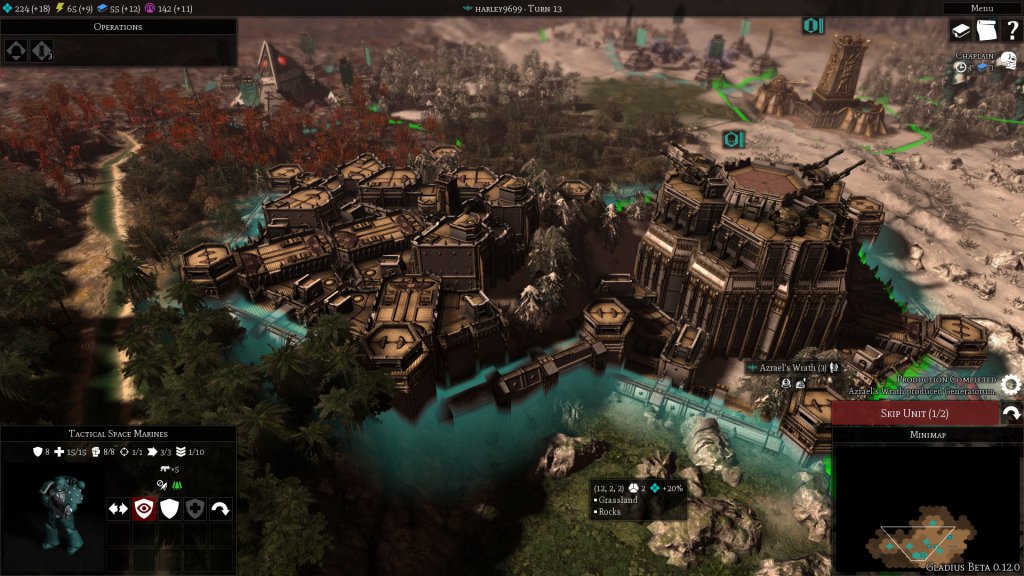The image size is (1024, 576).
Task: Click the skip arrow in unit actions
Action: coord(220,508)
